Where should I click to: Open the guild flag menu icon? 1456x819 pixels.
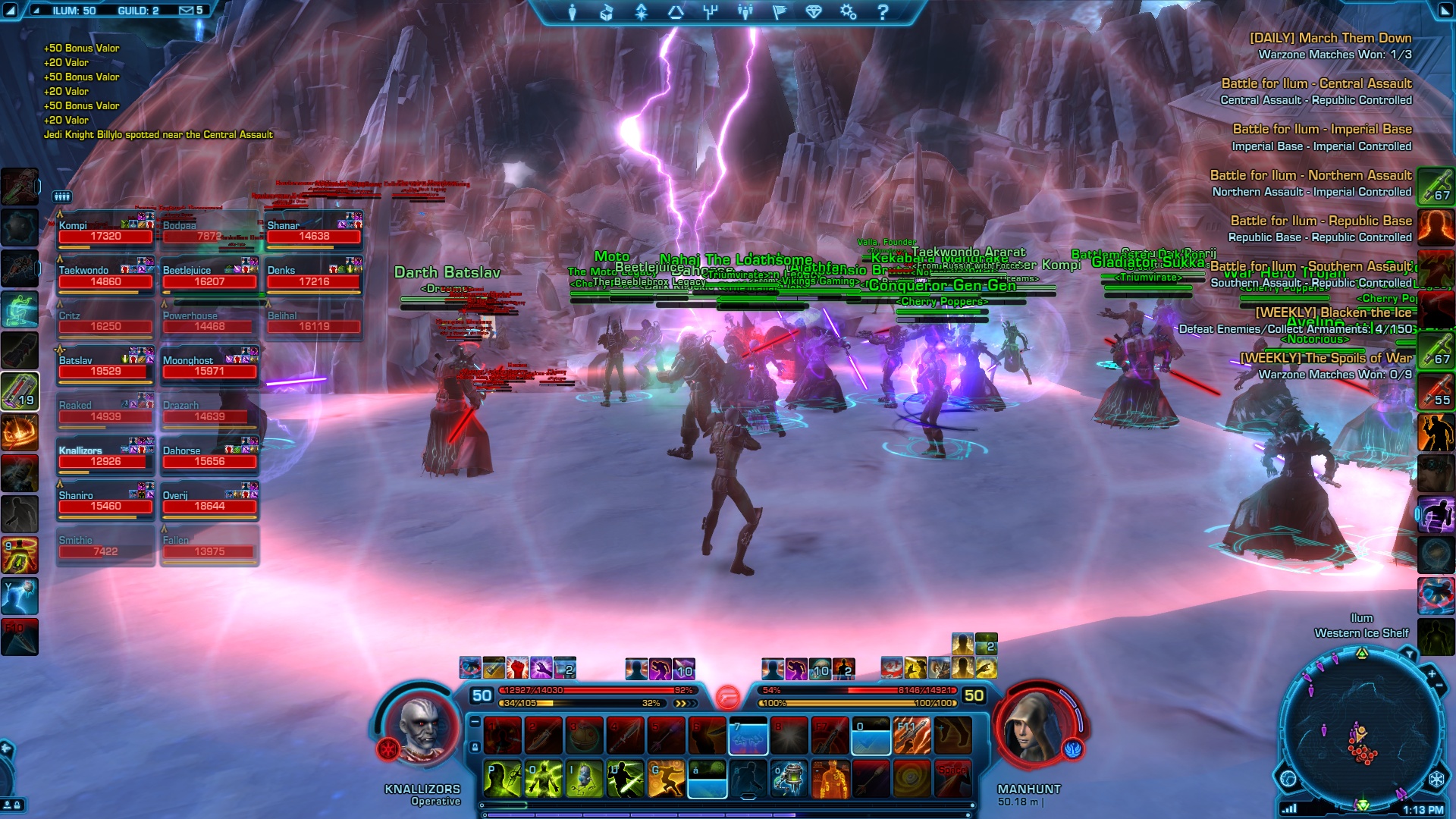[x=779, y=12]
